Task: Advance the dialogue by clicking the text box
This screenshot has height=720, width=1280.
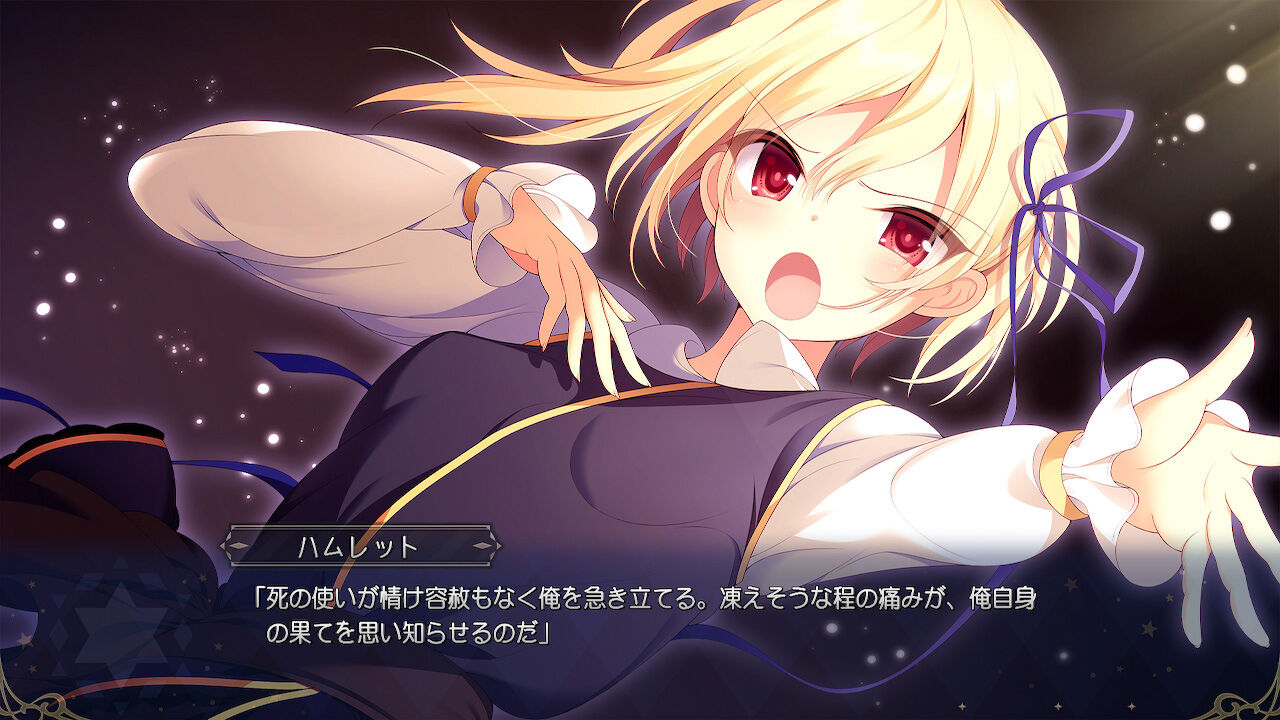Action: click(640, 615)
